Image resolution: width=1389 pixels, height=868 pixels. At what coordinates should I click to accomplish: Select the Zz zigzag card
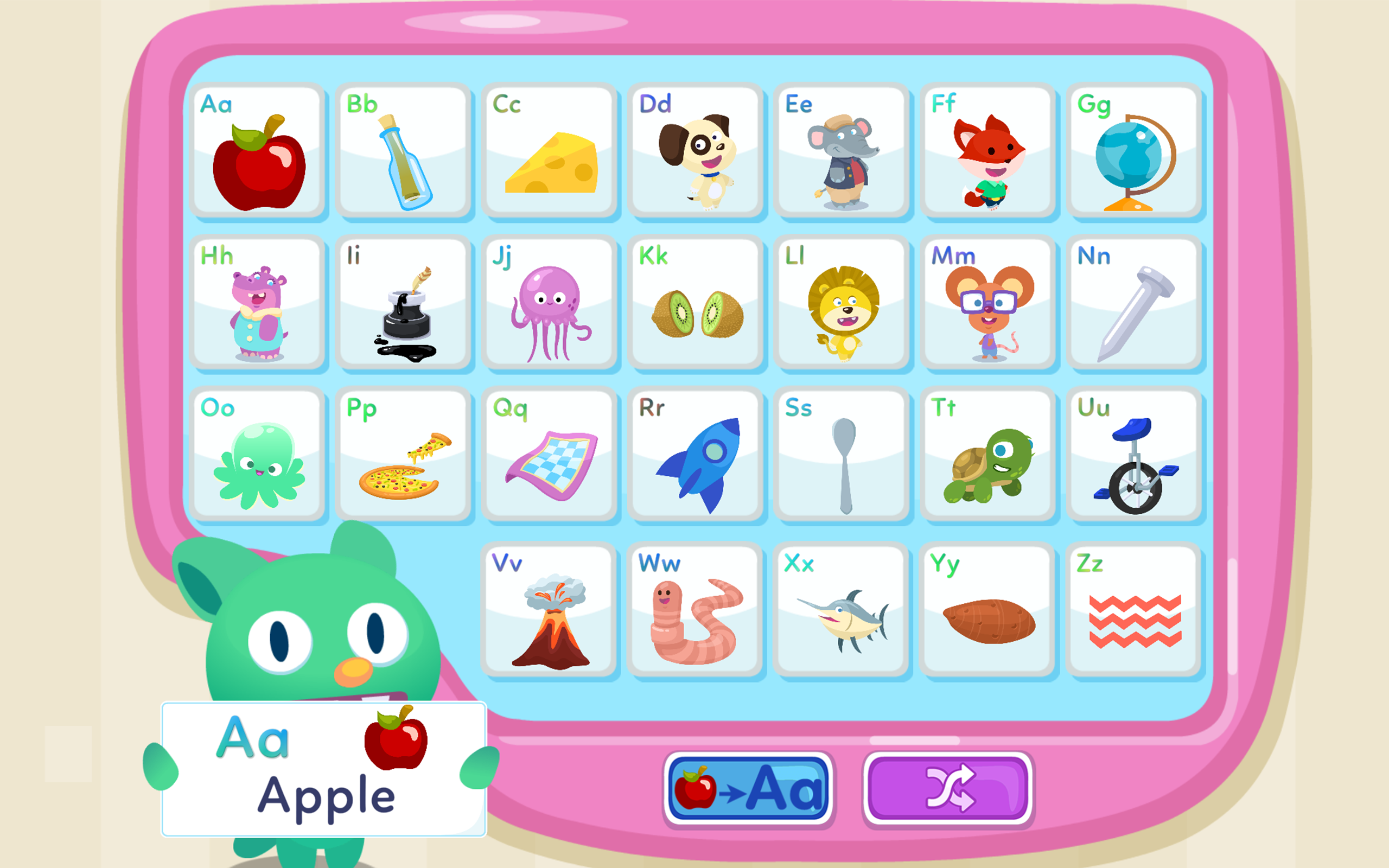pos(1135,609)
